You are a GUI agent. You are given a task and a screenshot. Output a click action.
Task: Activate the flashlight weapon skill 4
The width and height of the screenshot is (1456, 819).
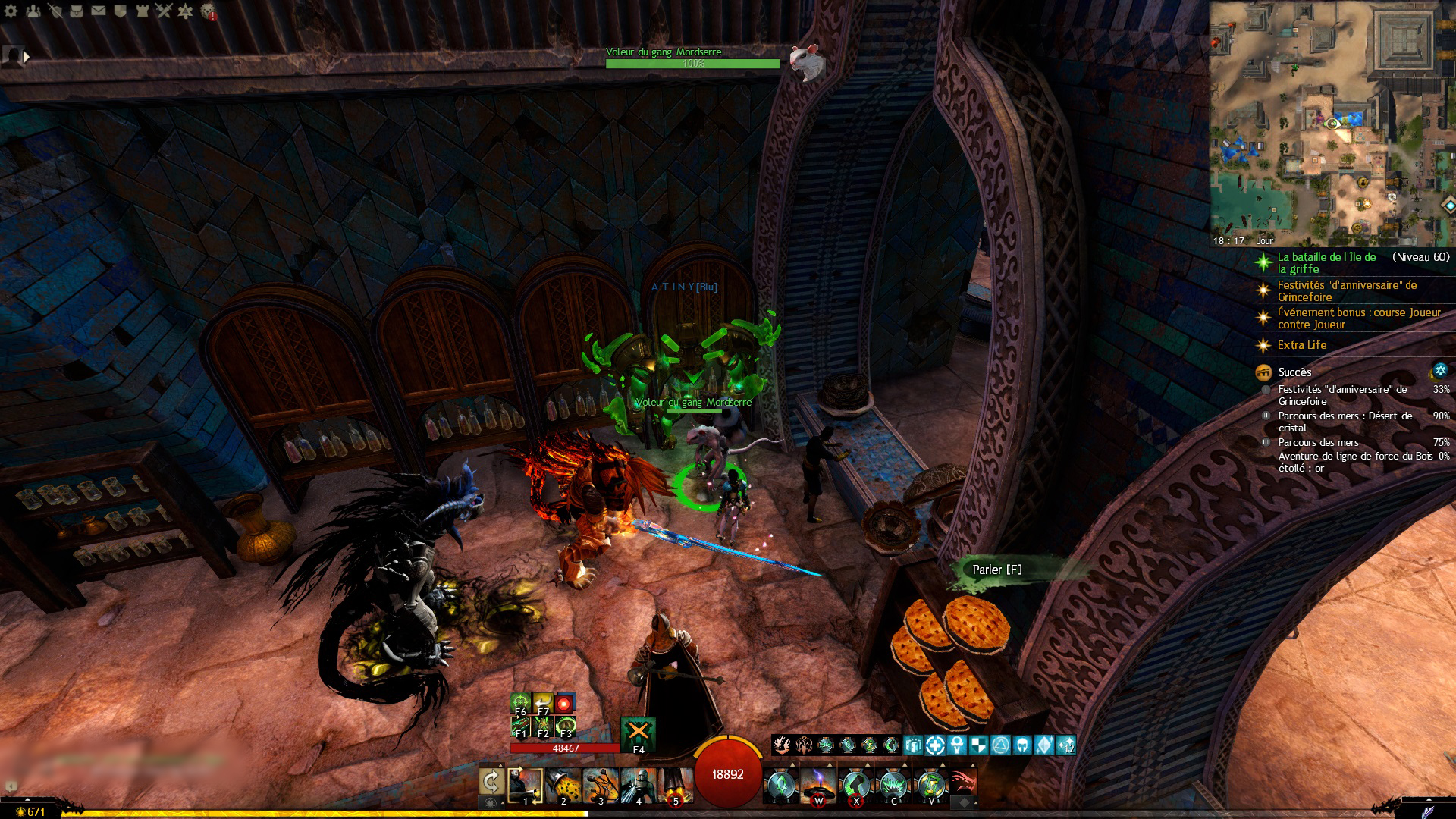638,786
